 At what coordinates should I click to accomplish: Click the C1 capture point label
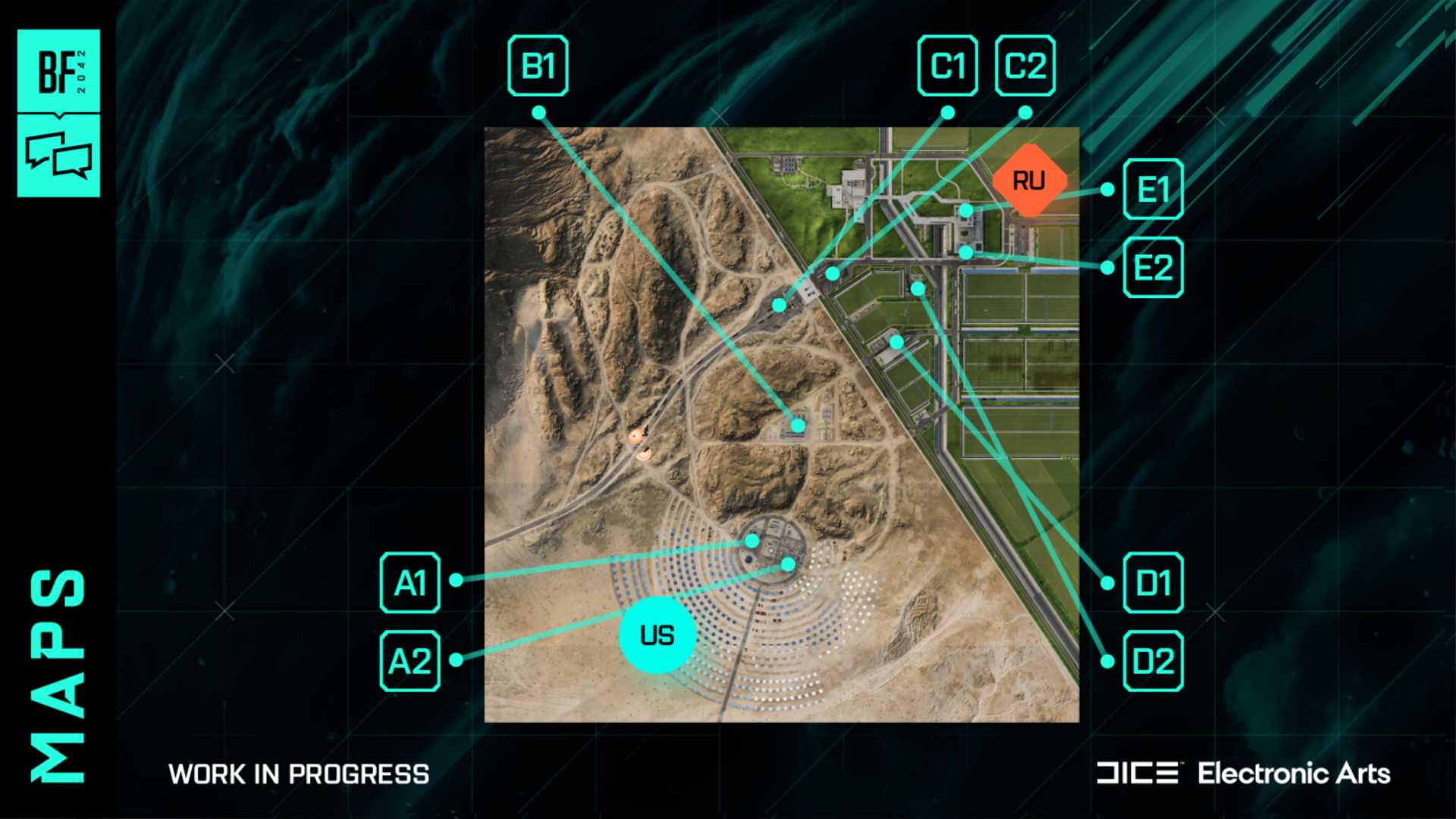pyautogui.click(x=947, y=66)
